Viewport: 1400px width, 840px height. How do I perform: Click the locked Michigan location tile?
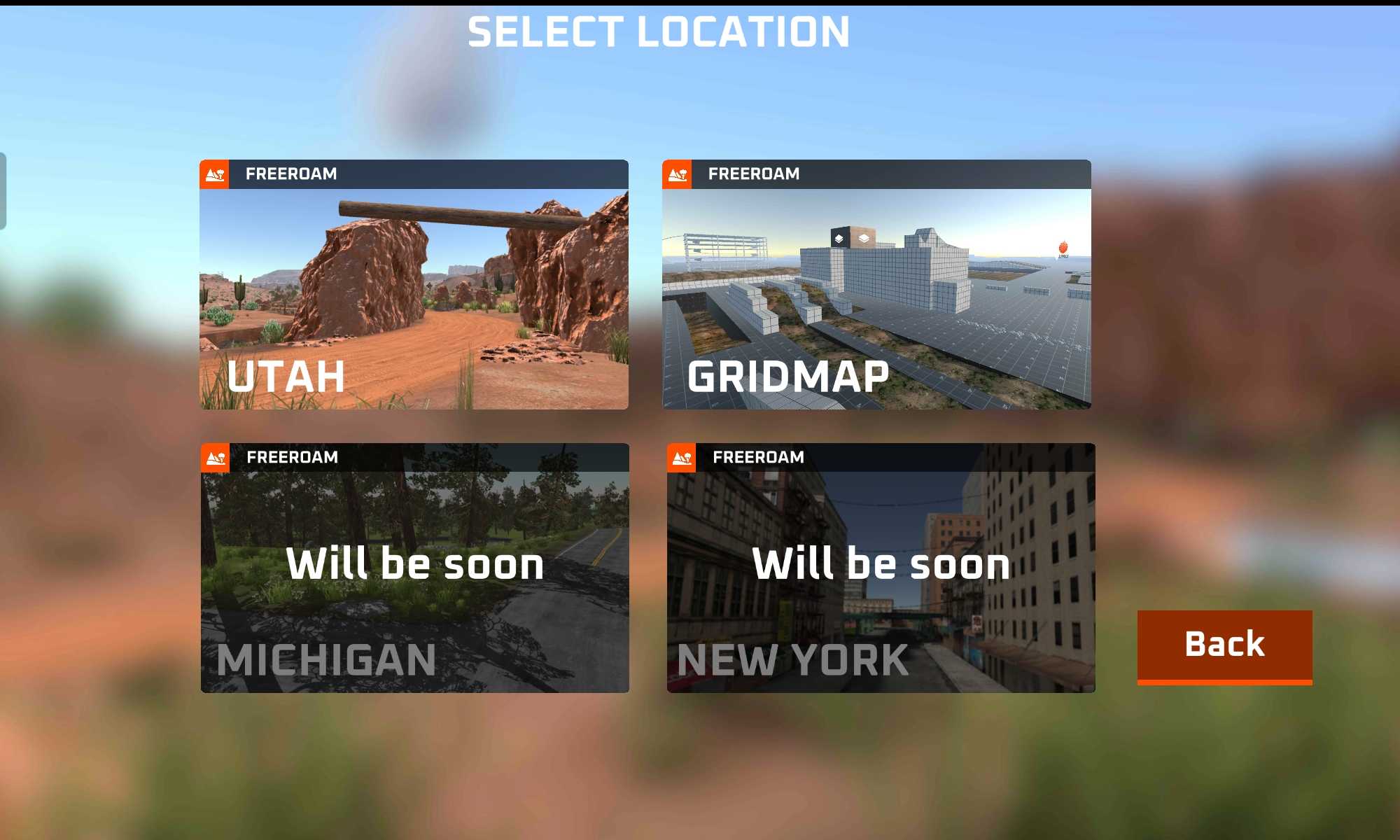414,568
